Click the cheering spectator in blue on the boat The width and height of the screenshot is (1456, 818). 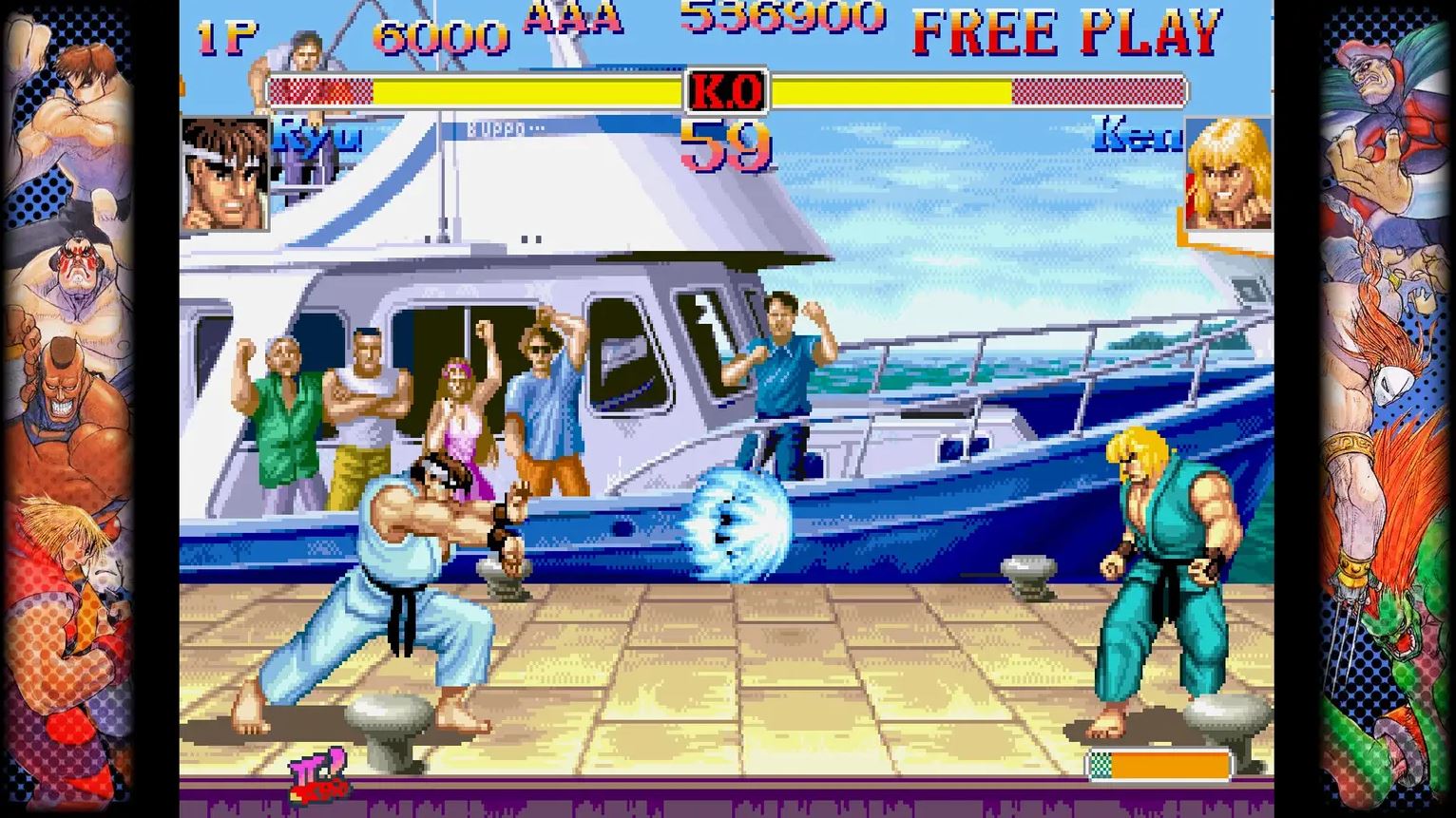click(781, 361)
